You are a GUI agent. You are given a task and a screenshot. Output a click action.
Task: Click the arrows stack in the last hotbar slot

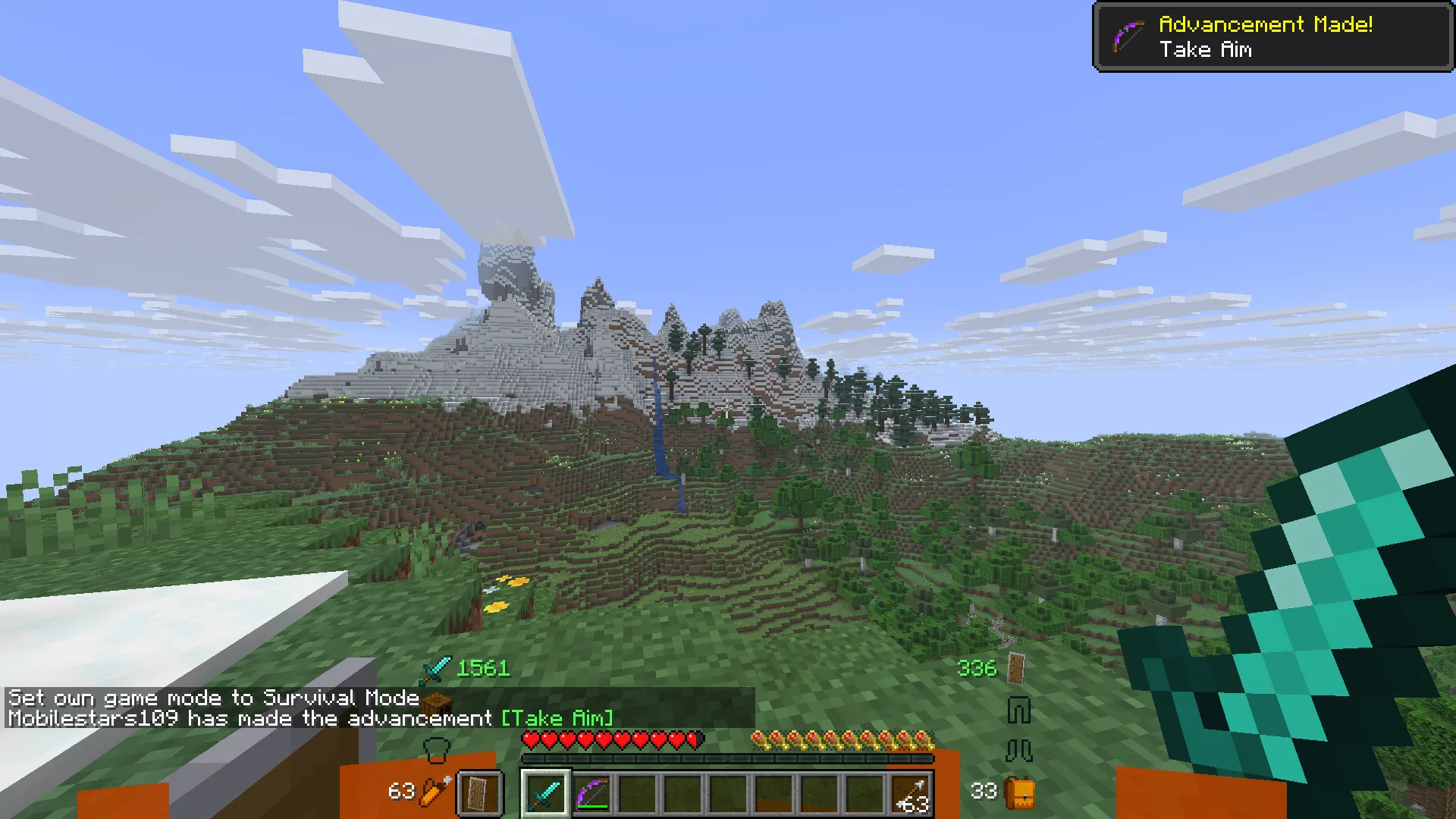tap(910, 795)
